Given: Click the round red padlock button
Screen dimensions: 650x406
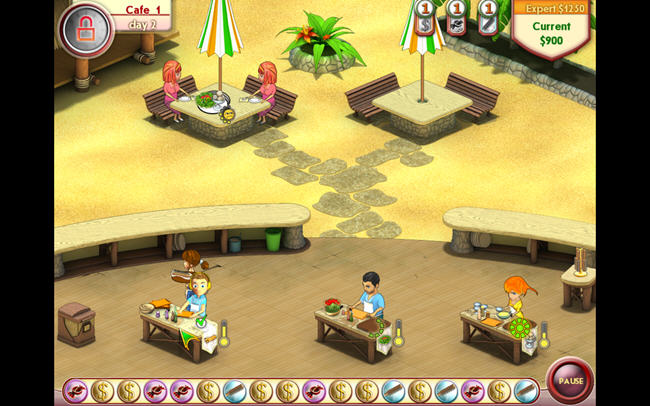Looking at the screenshot, I should [x=86, y=29].
